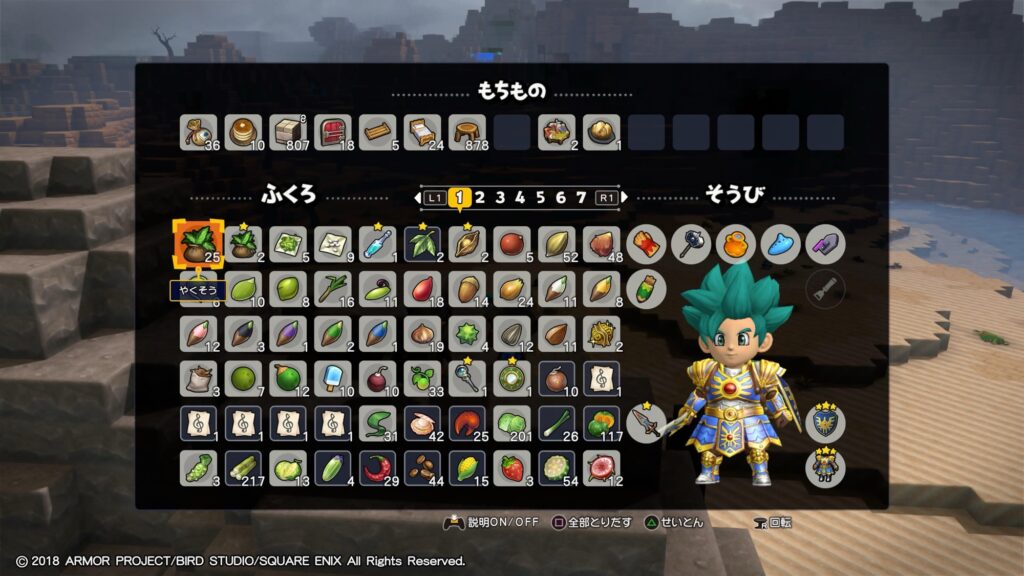Image resolution: width=1024 pixels, height=576 pixels.
Task: Choose the orange pot equipment slot
Action: pyautogui.click(x=735, y=244)
